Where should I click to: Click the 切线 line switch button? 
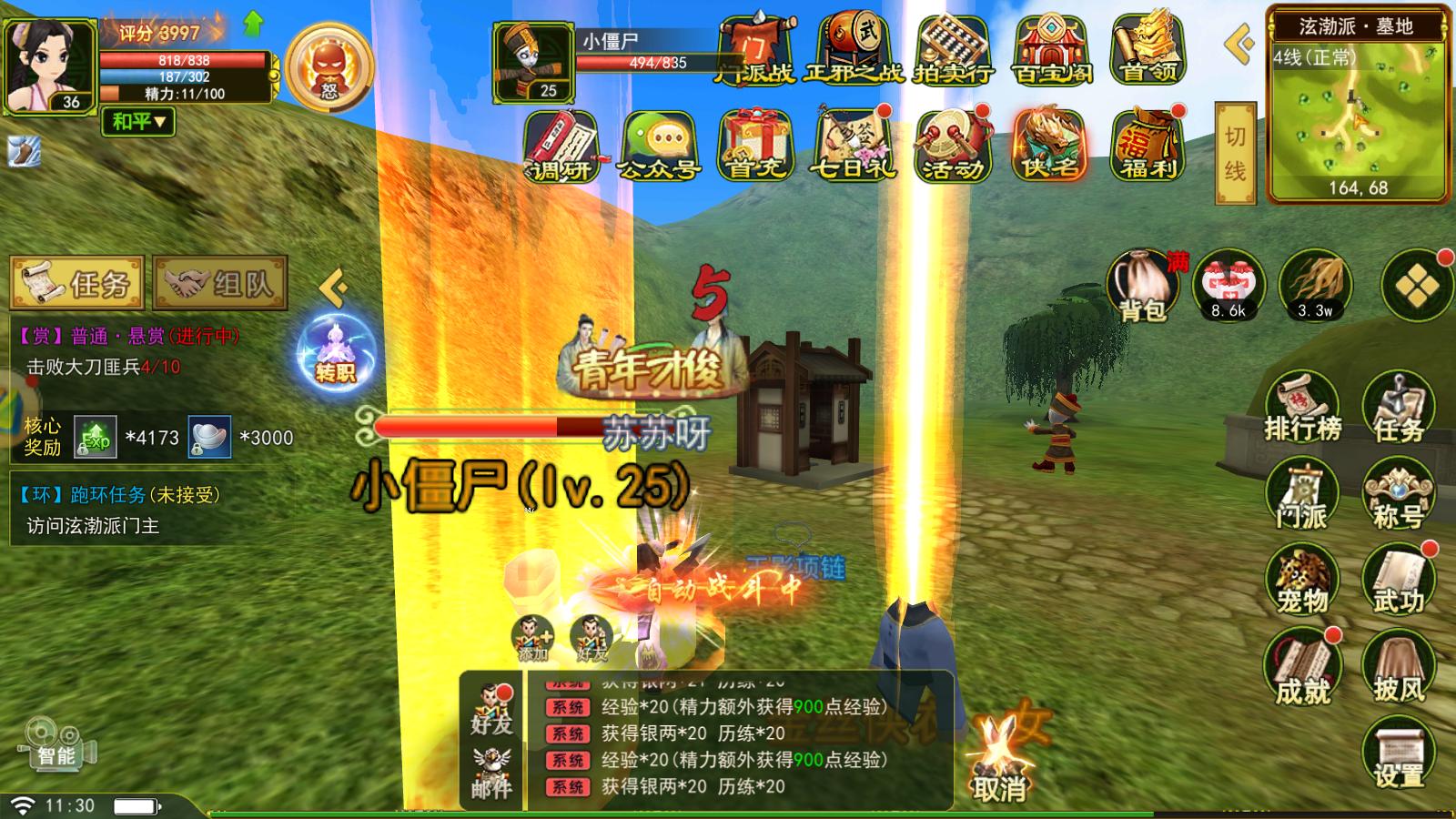click(x=1235, y=151)
